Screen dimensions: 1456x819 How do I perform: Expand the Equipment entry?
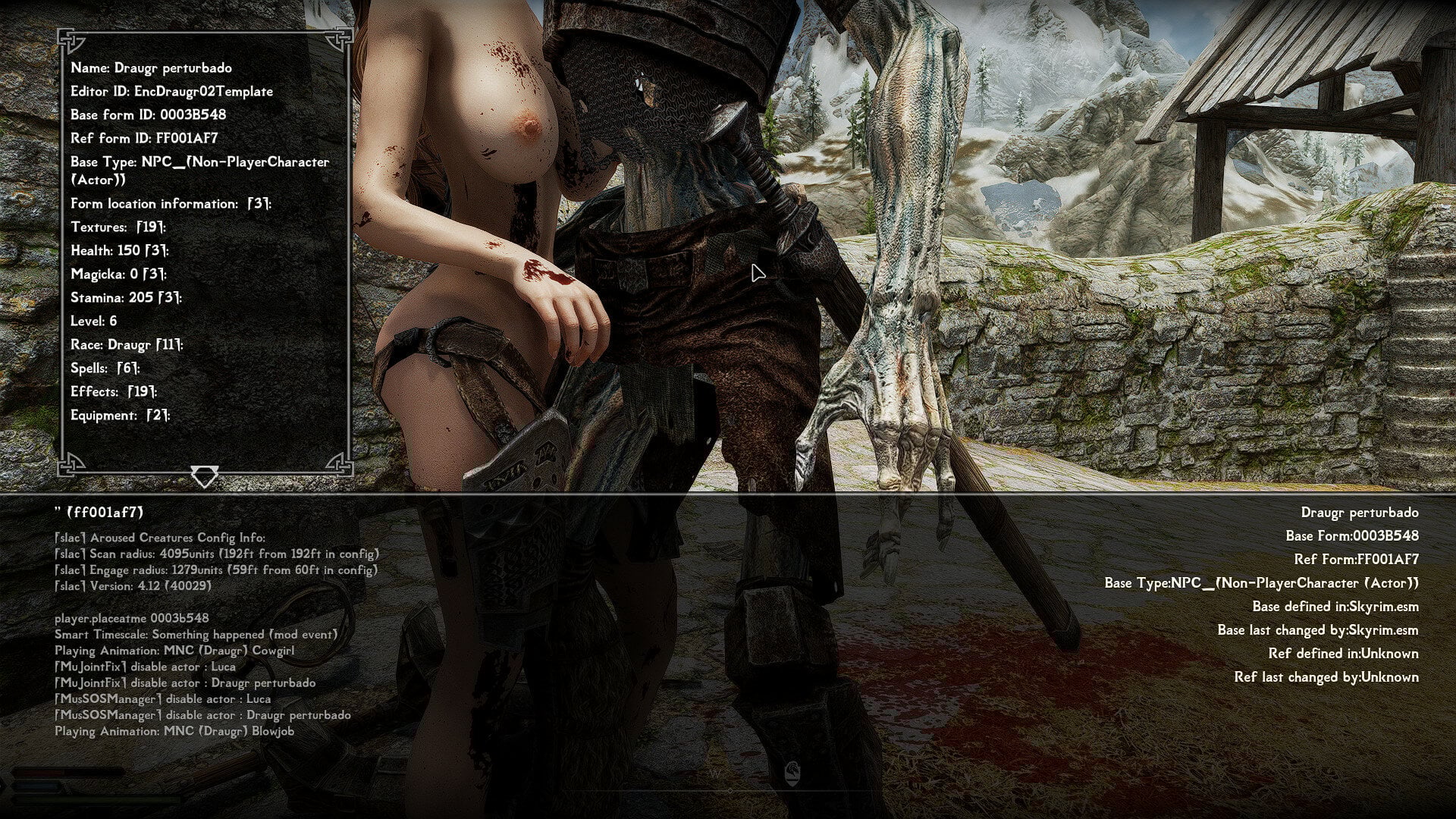coord(121,416)
